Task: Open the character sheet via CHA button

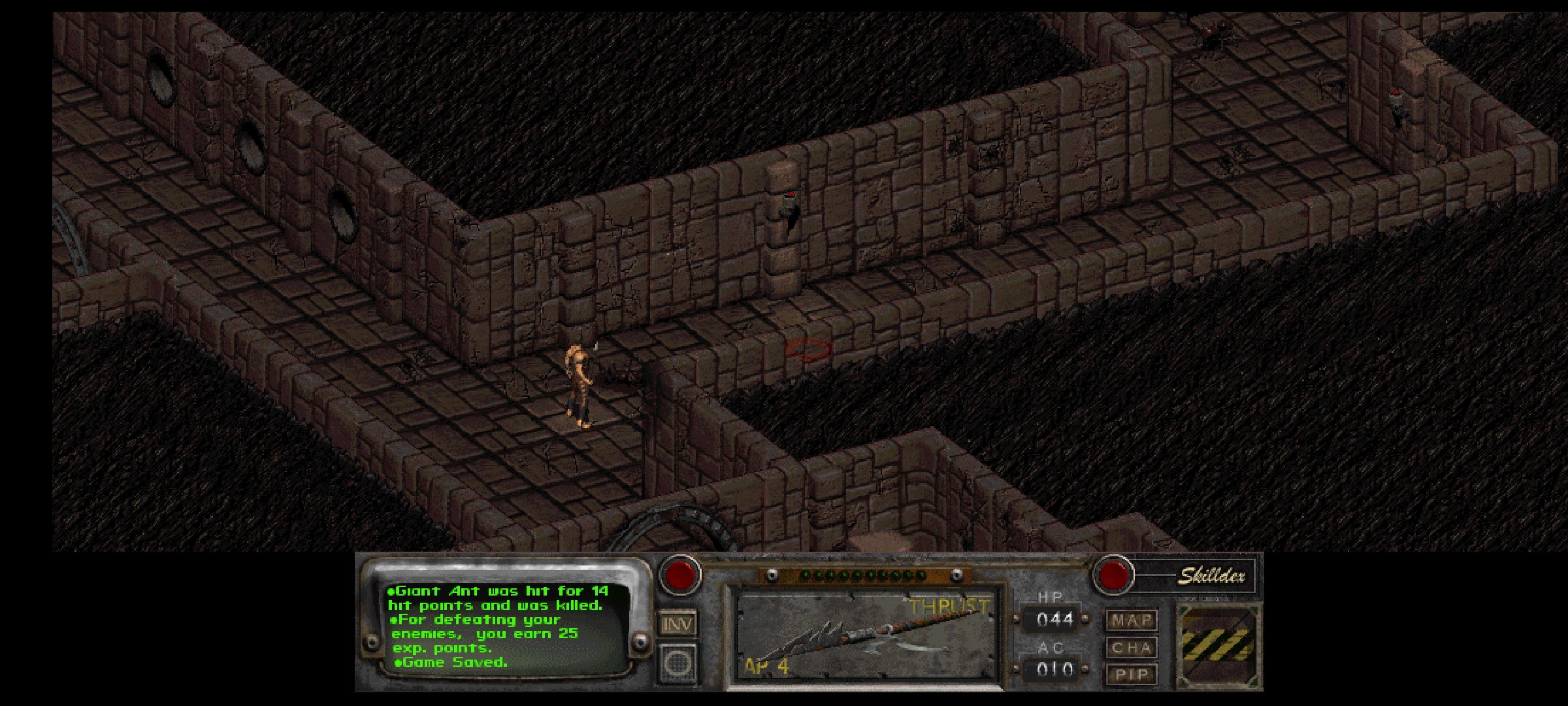Action: 1132,647
